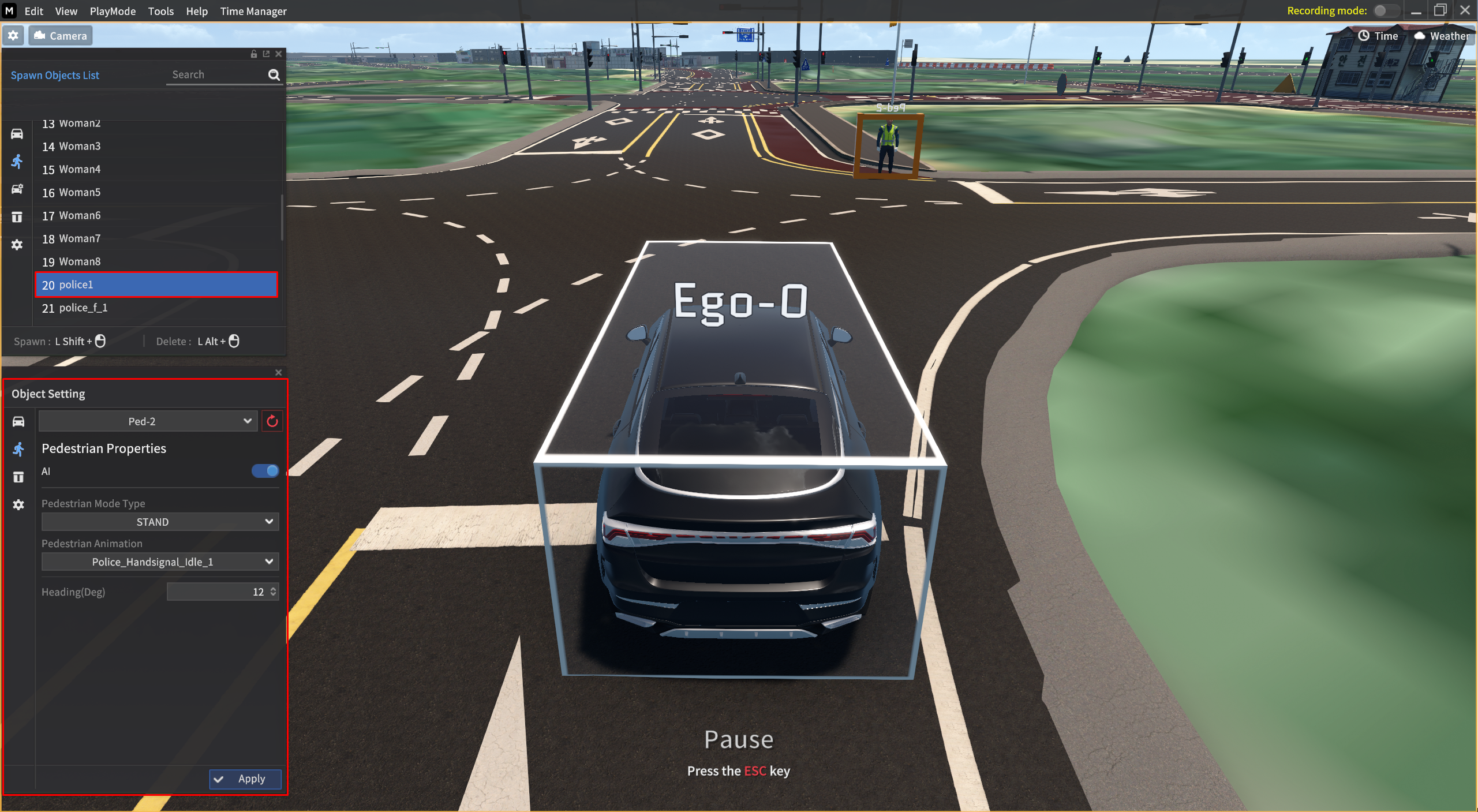Apply the object settings
Viewport: 1478px width, 812px height.
245,779
